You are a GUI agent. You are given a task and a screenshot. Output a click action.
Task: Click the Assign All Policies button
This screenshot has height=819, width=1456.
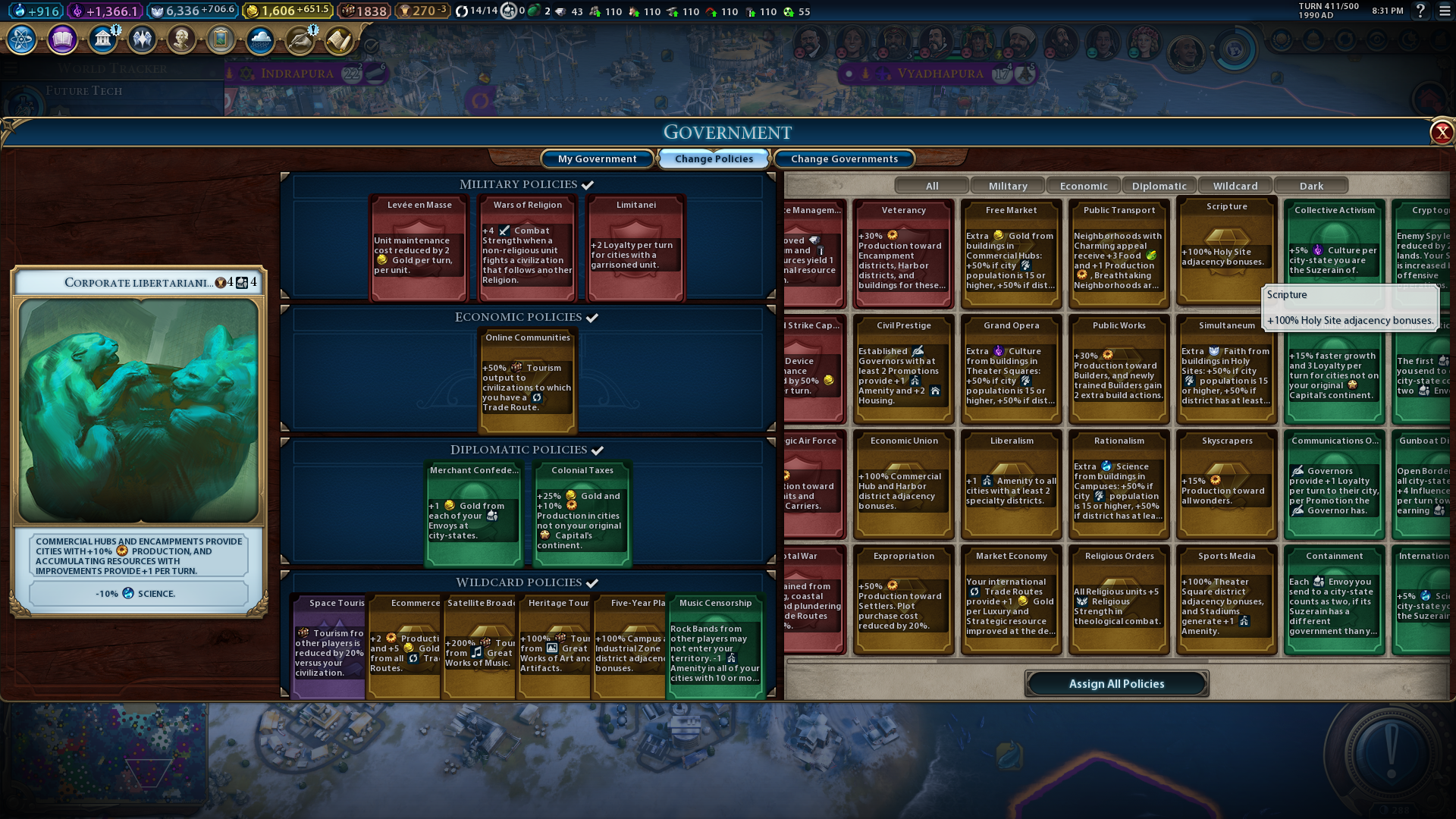(x=1116, y=683)
